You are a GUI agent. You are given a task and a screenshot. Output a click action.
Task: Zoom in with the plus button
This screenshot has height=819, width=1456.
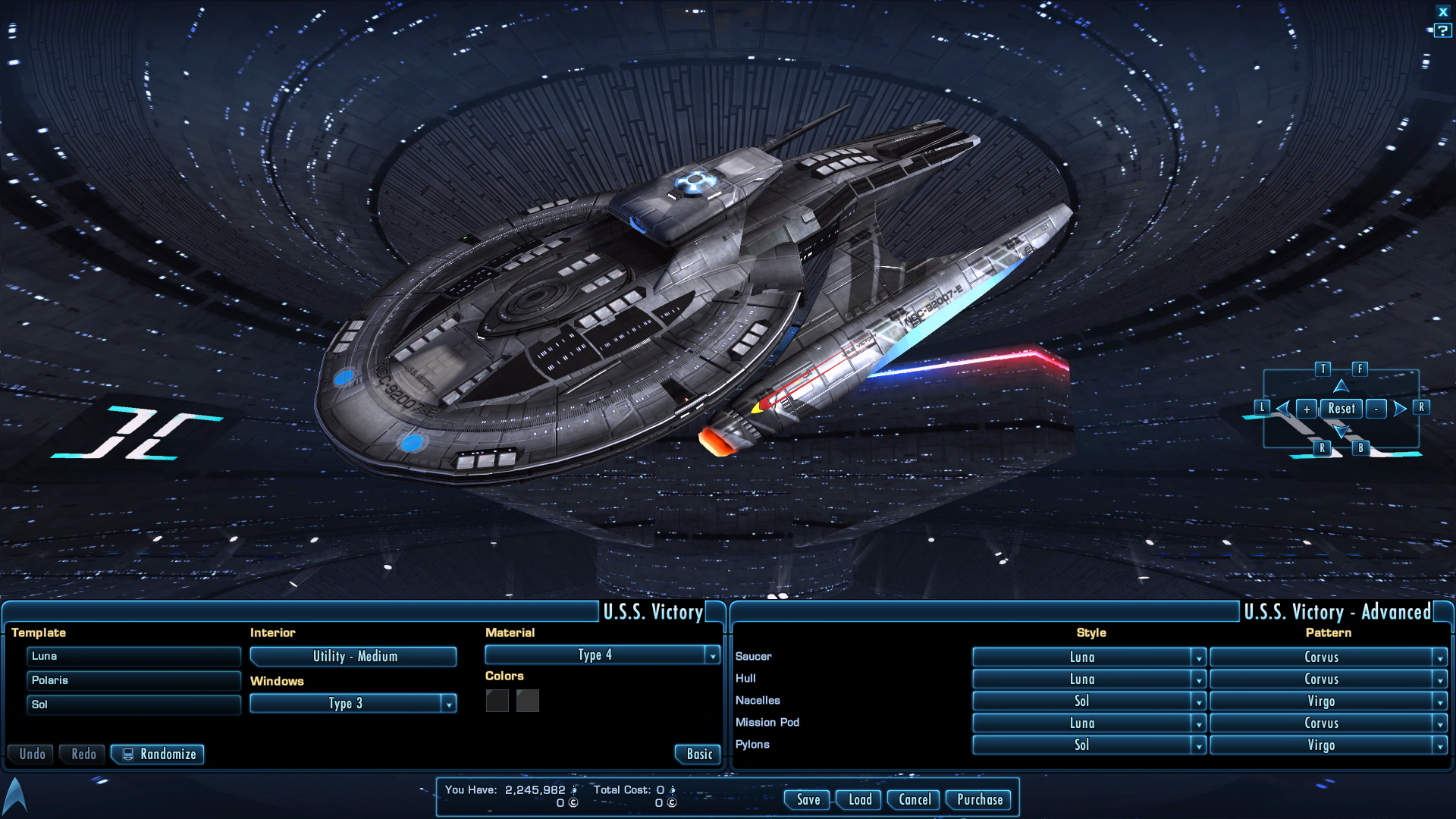click(1306, 409)
